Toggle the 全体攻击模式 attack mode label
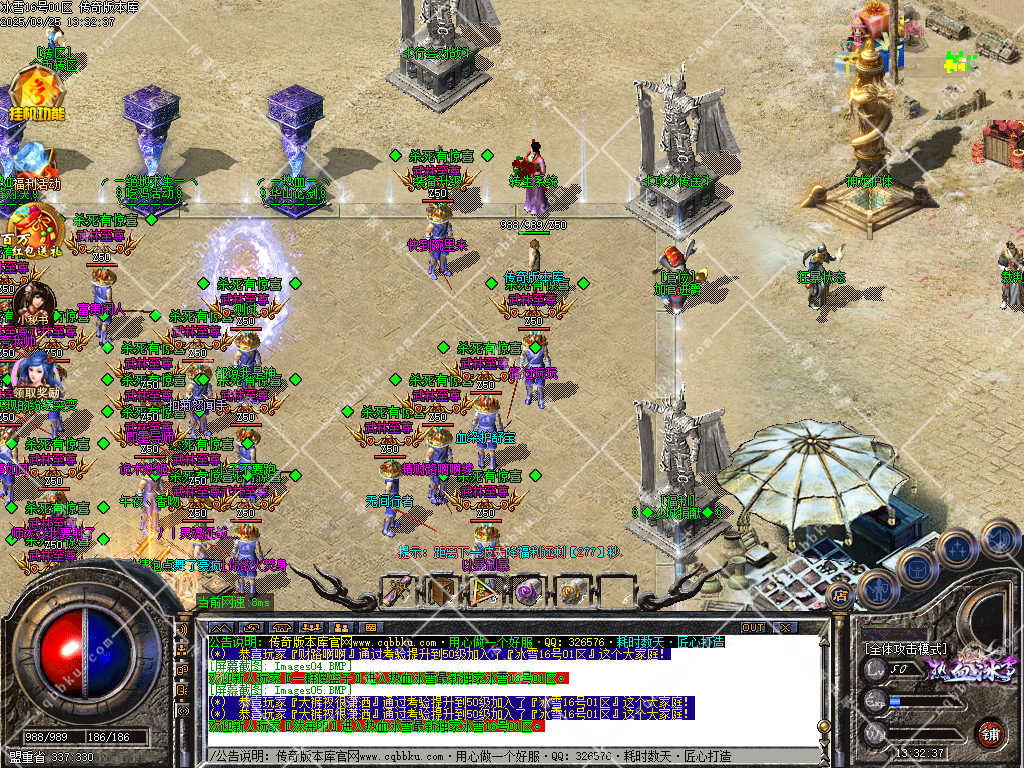Viewport: 1024px width, 768px height. (905, 648)
